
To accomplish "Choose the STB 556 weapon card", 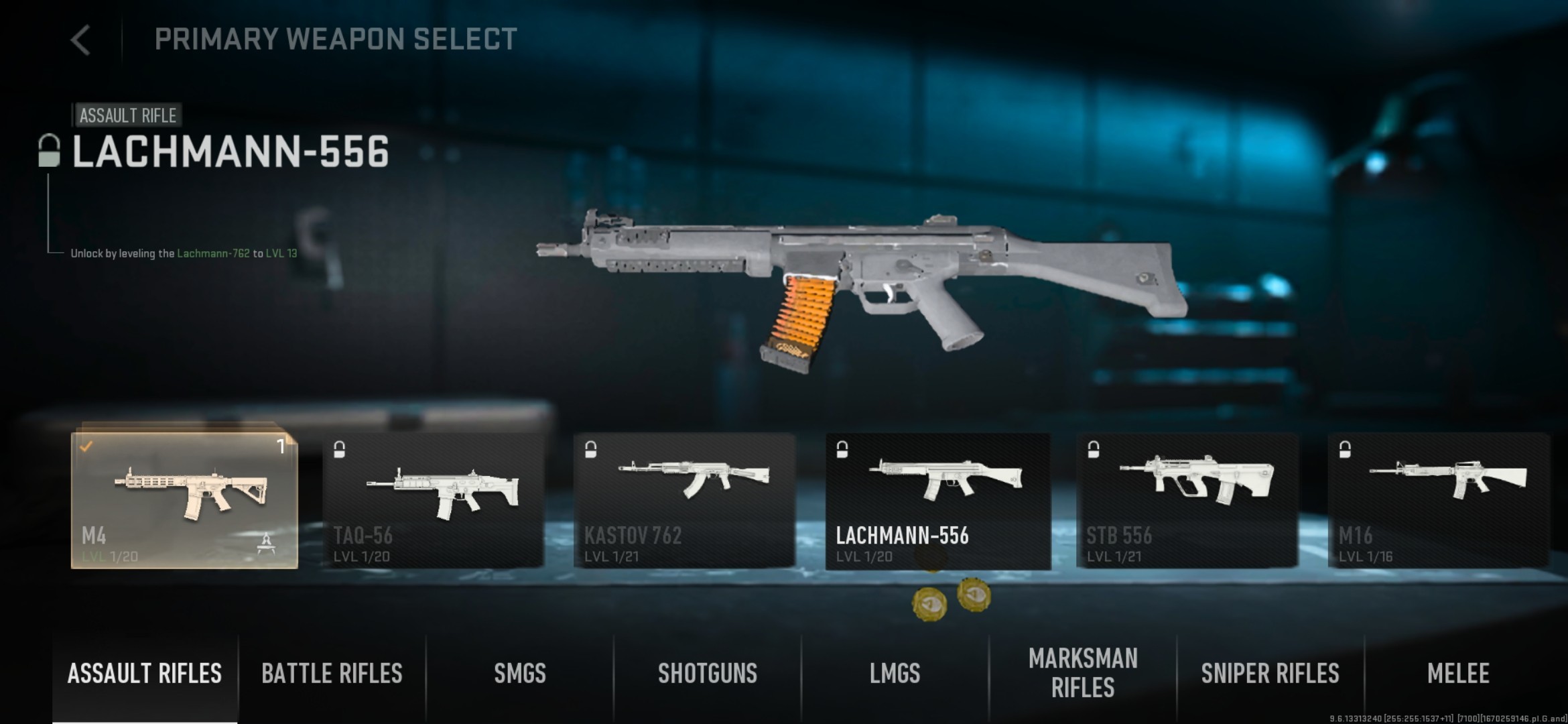I will (1187, 500).
